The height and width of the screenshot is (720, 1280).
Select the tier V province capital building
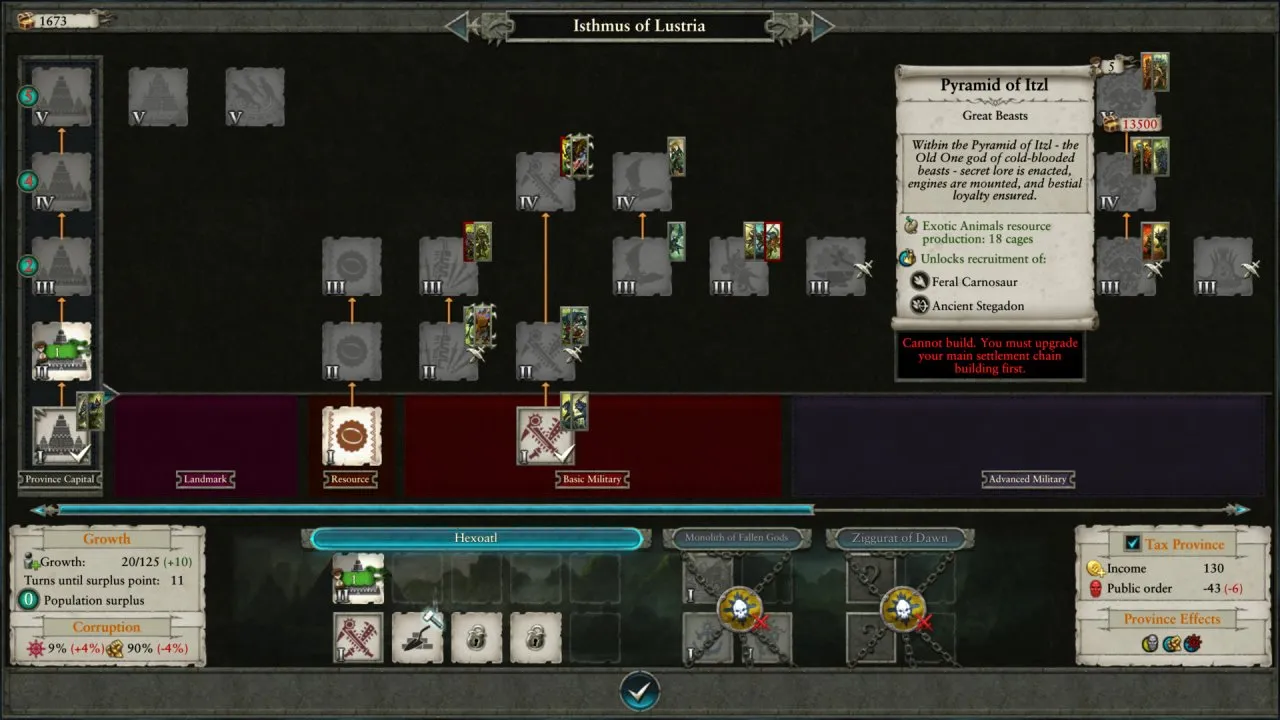pyautogui.click(x=61, y=96)
